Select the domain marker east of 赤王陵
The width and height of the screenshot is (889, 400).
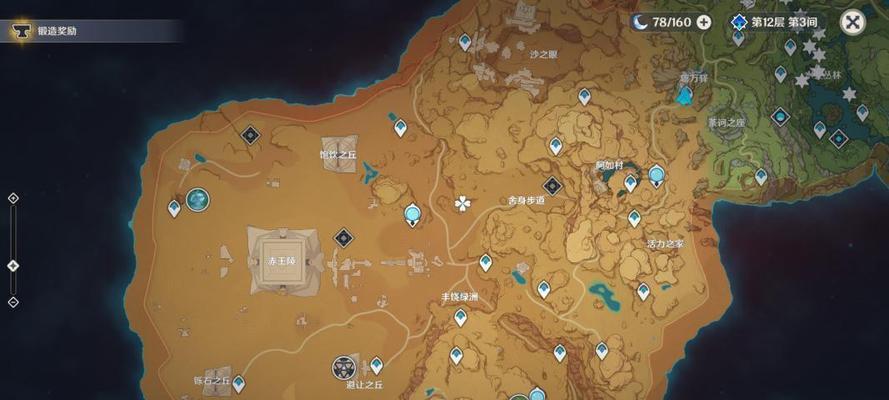click(344, 237)
